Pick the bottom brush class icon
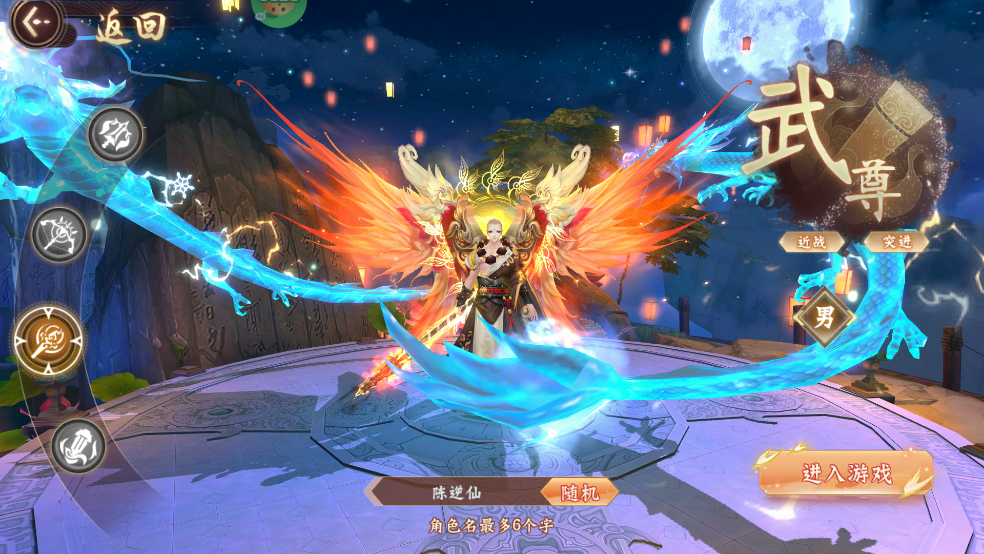 click(x=79, y=445)
